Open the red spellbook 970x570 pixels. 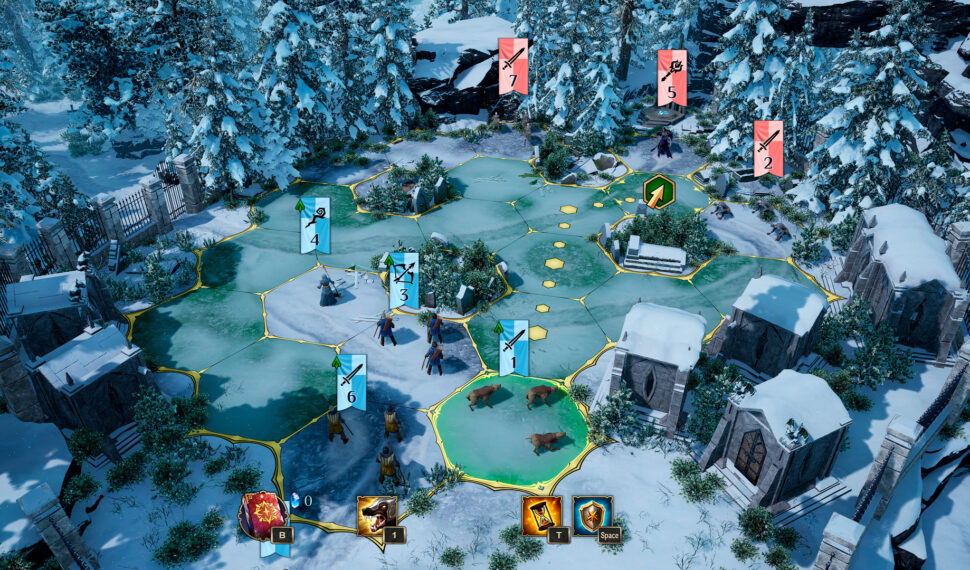[x=263, y=514]
